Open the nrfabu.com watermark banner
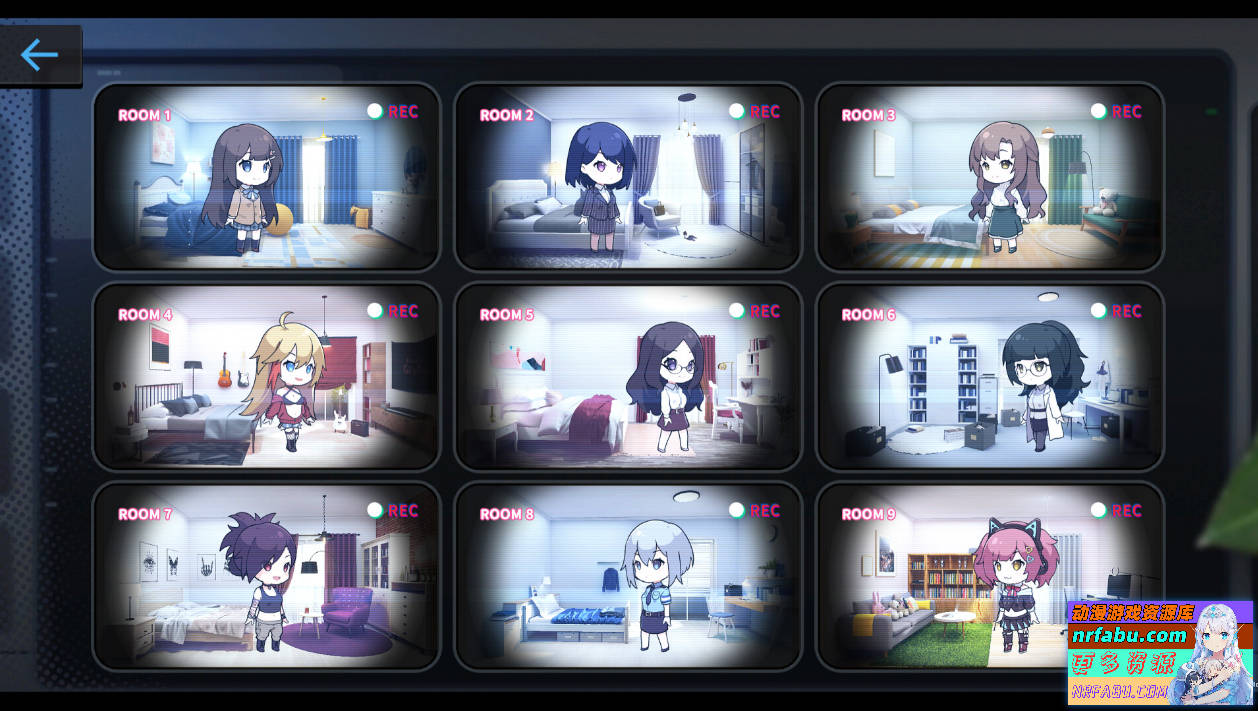Image resolution: width=1258 pixels, height=711 pixels. pos(1159,653)
